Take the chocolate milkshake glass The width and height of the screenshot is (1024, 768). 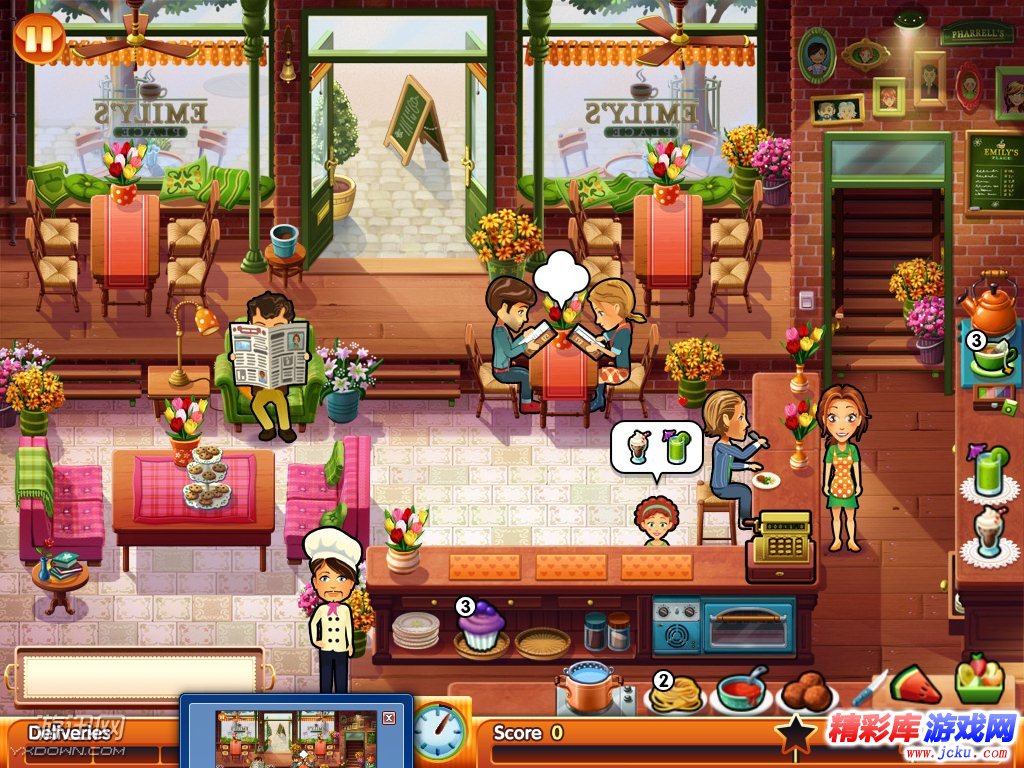pyautogui.click(x=990, y=535)
